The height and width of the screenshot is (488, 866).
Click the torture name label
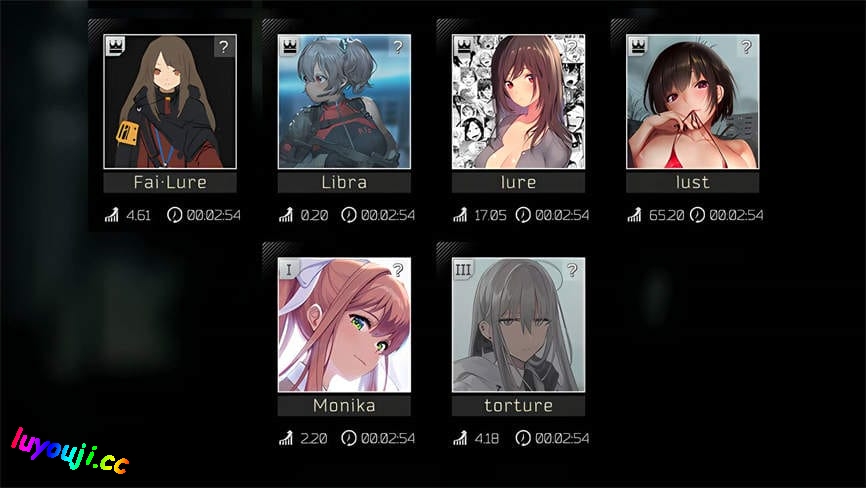pos(518,405)
